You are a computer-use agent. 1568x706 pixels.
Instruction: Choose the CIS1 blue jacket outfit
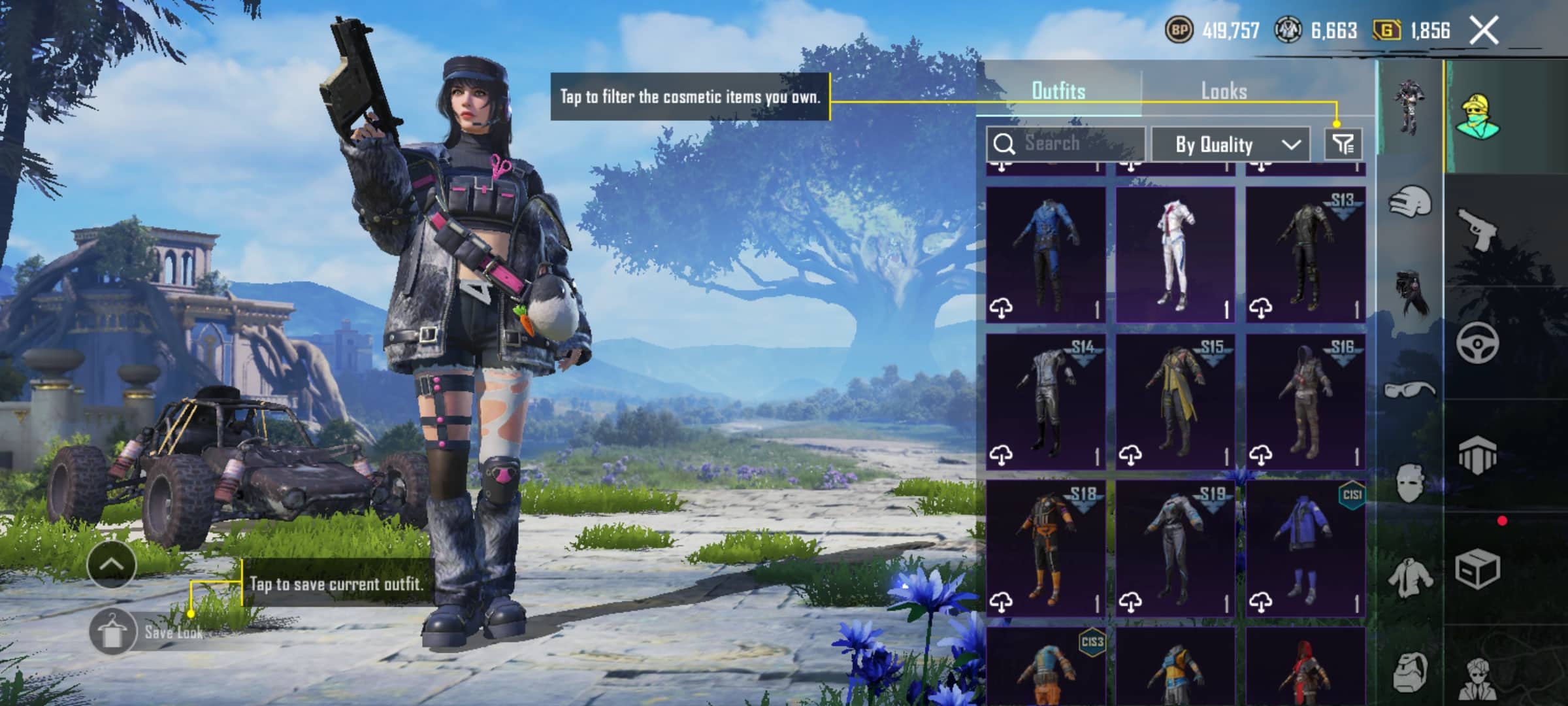[x=1305, y=548]
